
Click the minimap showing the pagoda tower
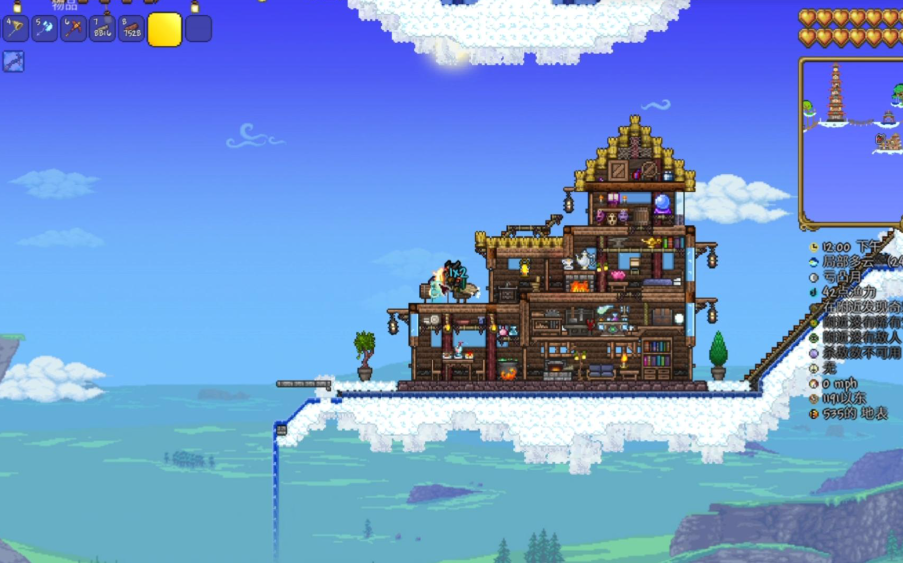tap(851, 143)
